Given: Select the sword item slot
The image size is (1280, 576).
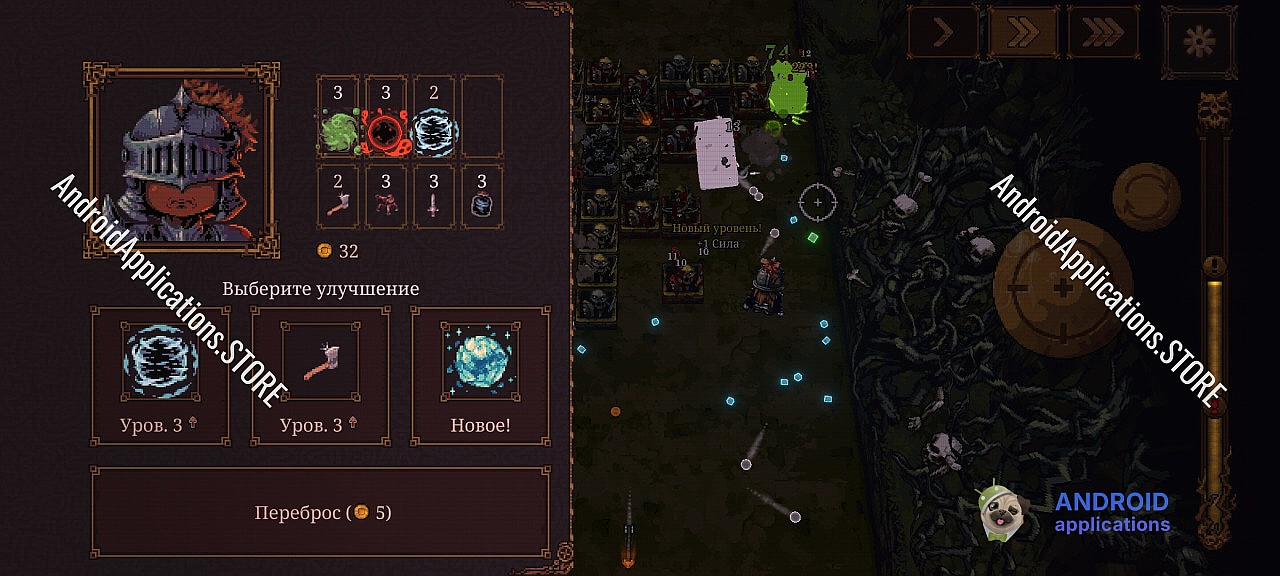Looking at the screenshot, I should click(434, 198).
